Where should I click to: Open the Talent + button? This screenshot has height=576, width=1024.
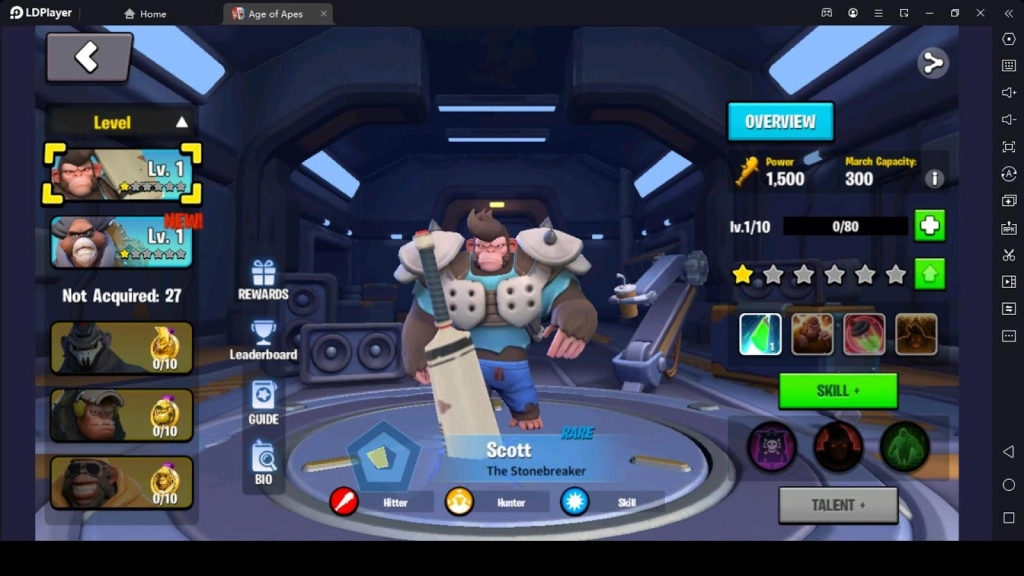coord(838,505)
